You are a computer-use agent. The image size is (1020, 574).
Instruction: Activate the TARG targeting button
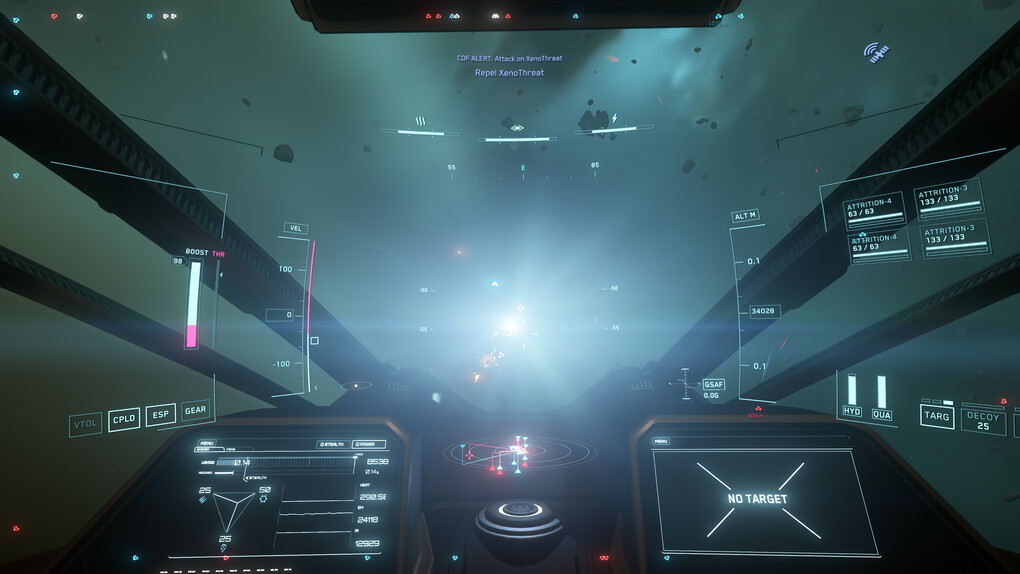(937, 415)
